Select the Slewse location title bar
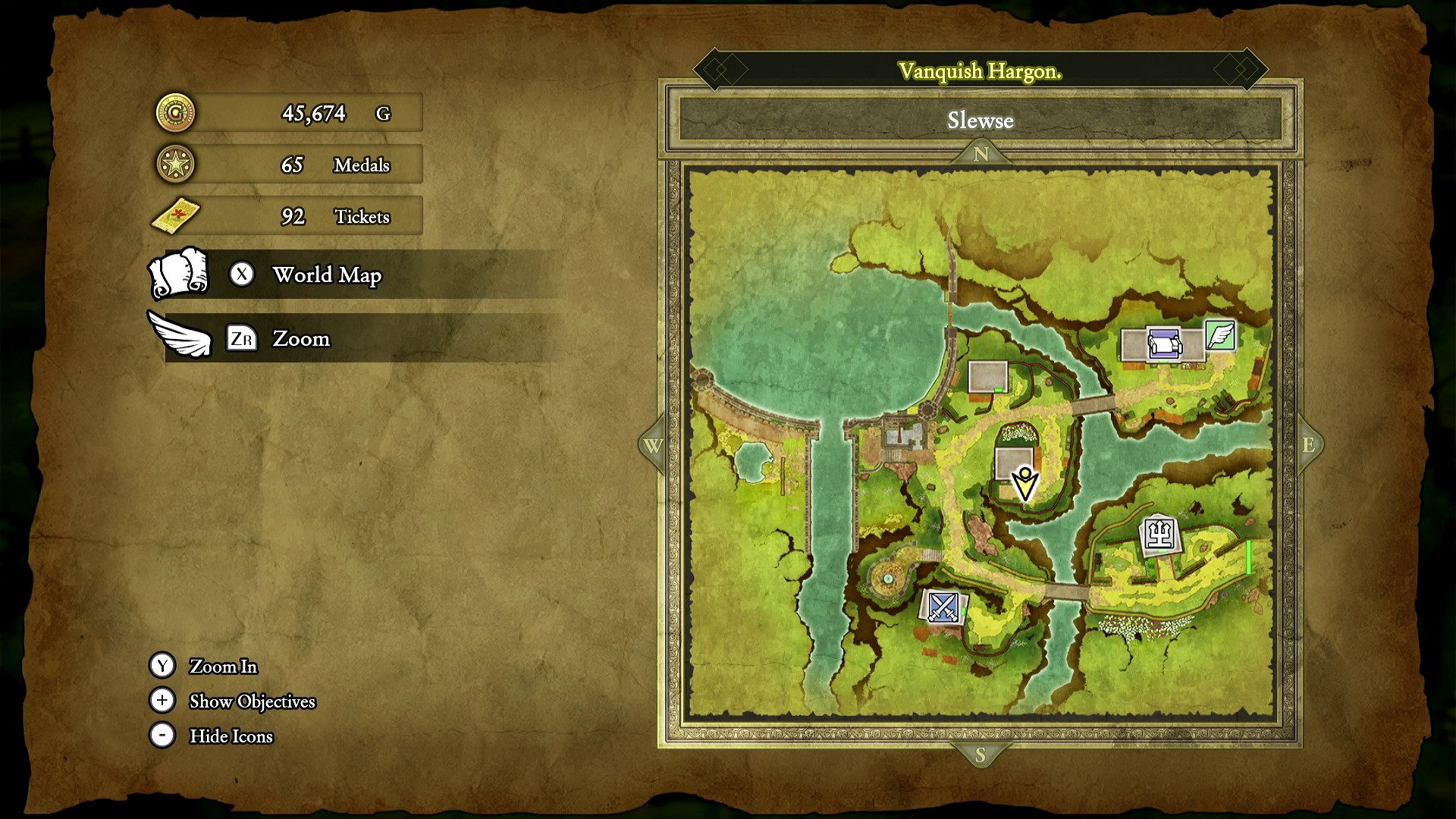The width and height of the screenshot is (1456, 819). pos(980,121)
